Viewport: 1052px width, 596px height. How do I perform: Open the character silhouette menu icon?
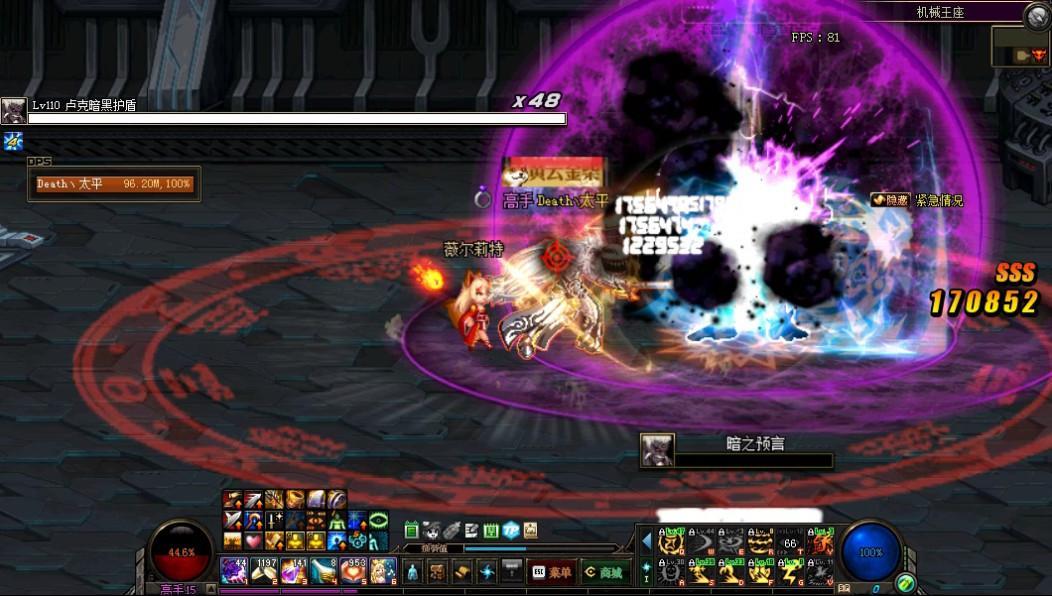(x=412, y=572)
